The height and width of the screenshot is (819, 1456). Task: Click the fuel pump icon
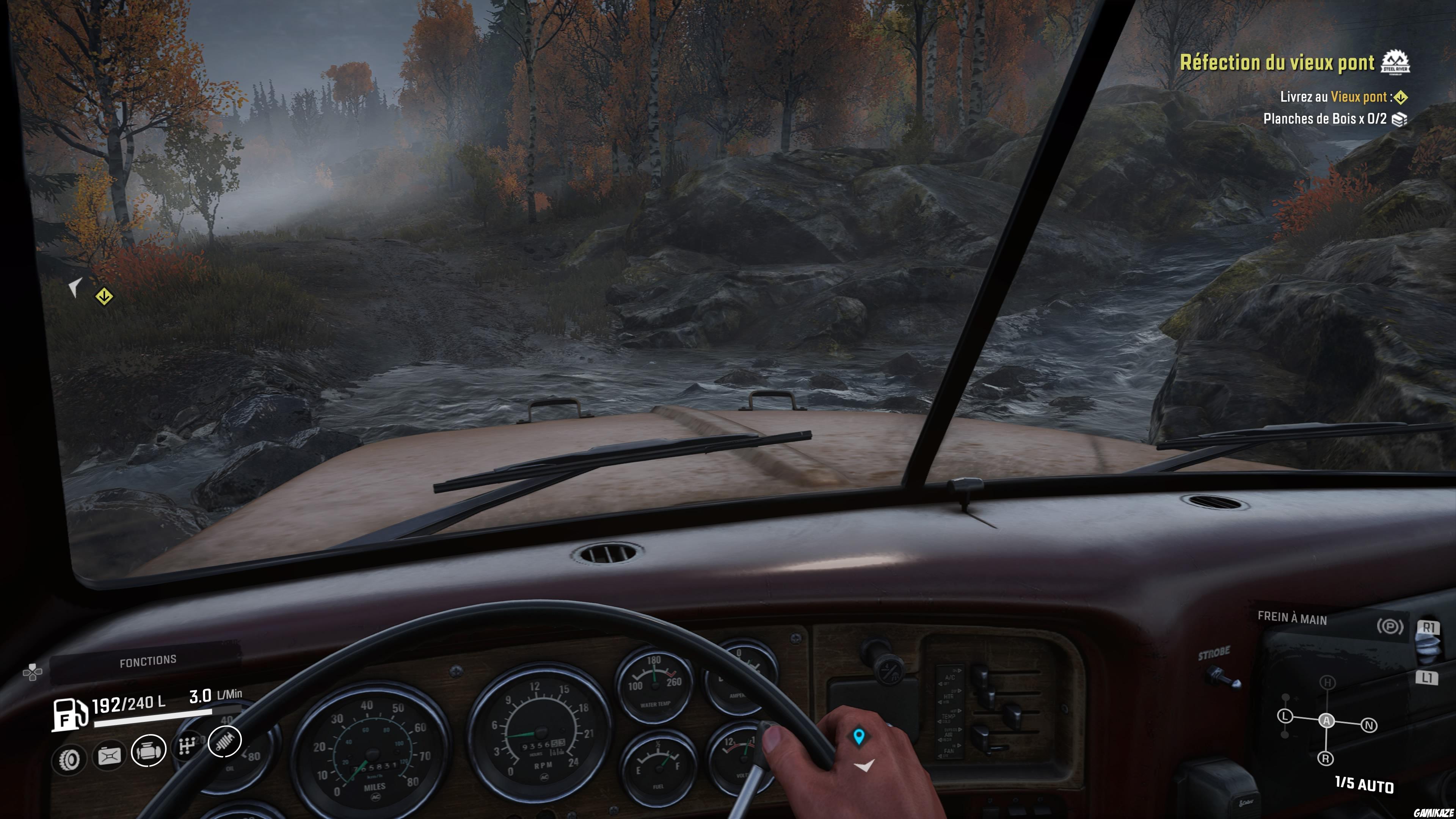(x=69, y=714)
